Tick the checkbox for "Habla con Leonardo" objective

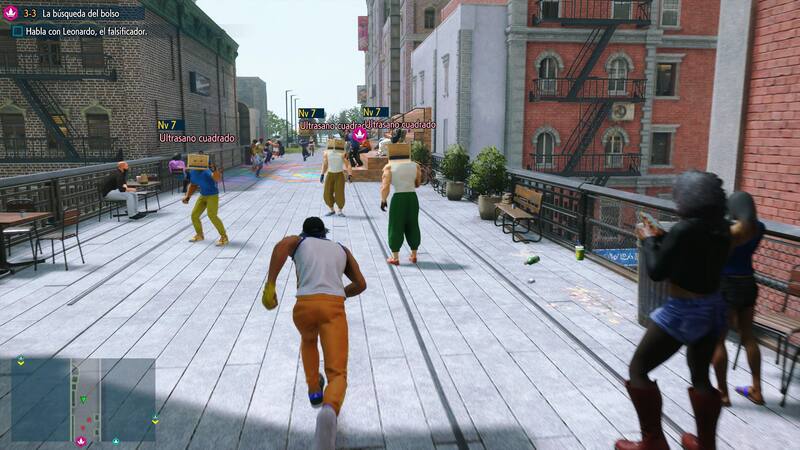18,31
